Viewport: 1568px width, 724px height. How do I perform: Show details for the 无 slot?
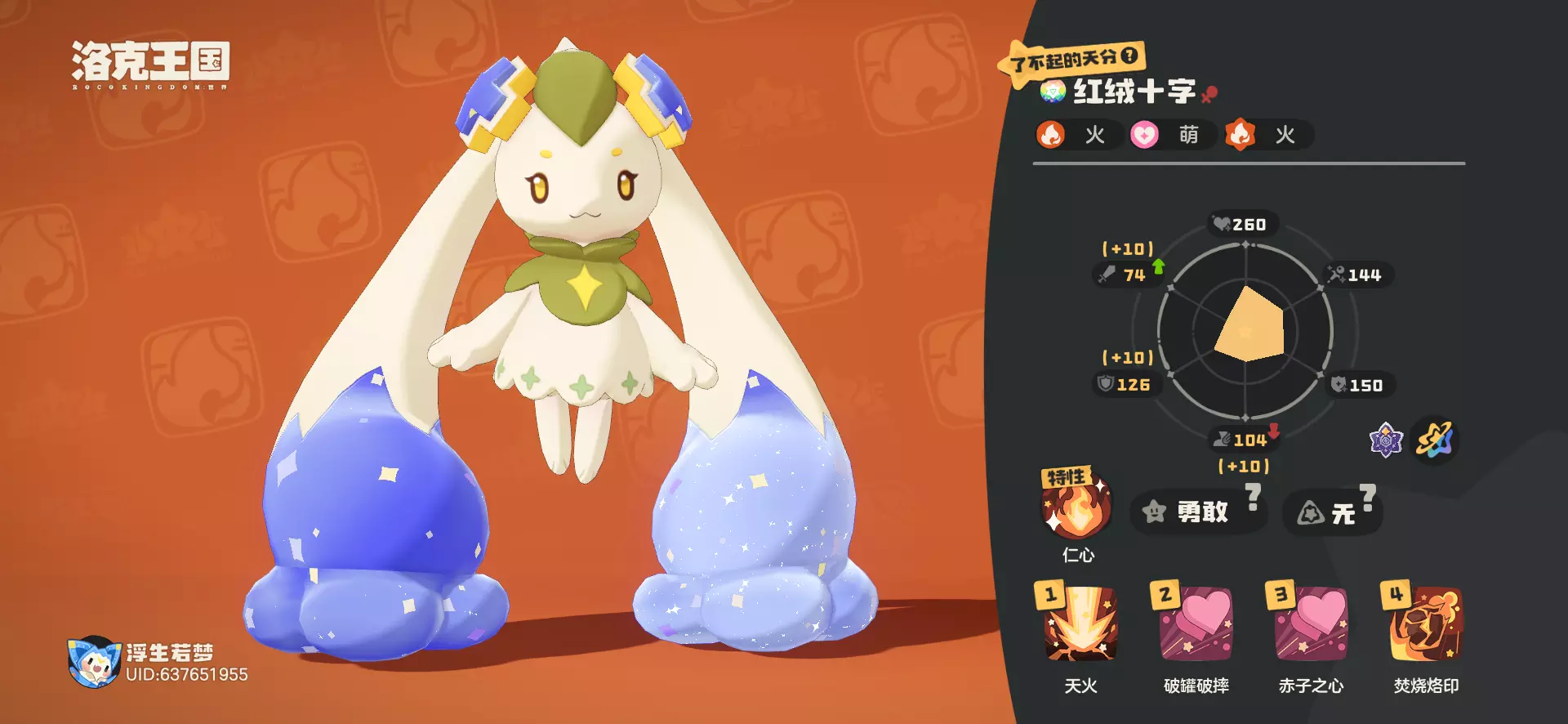(x=1331, y=513)
